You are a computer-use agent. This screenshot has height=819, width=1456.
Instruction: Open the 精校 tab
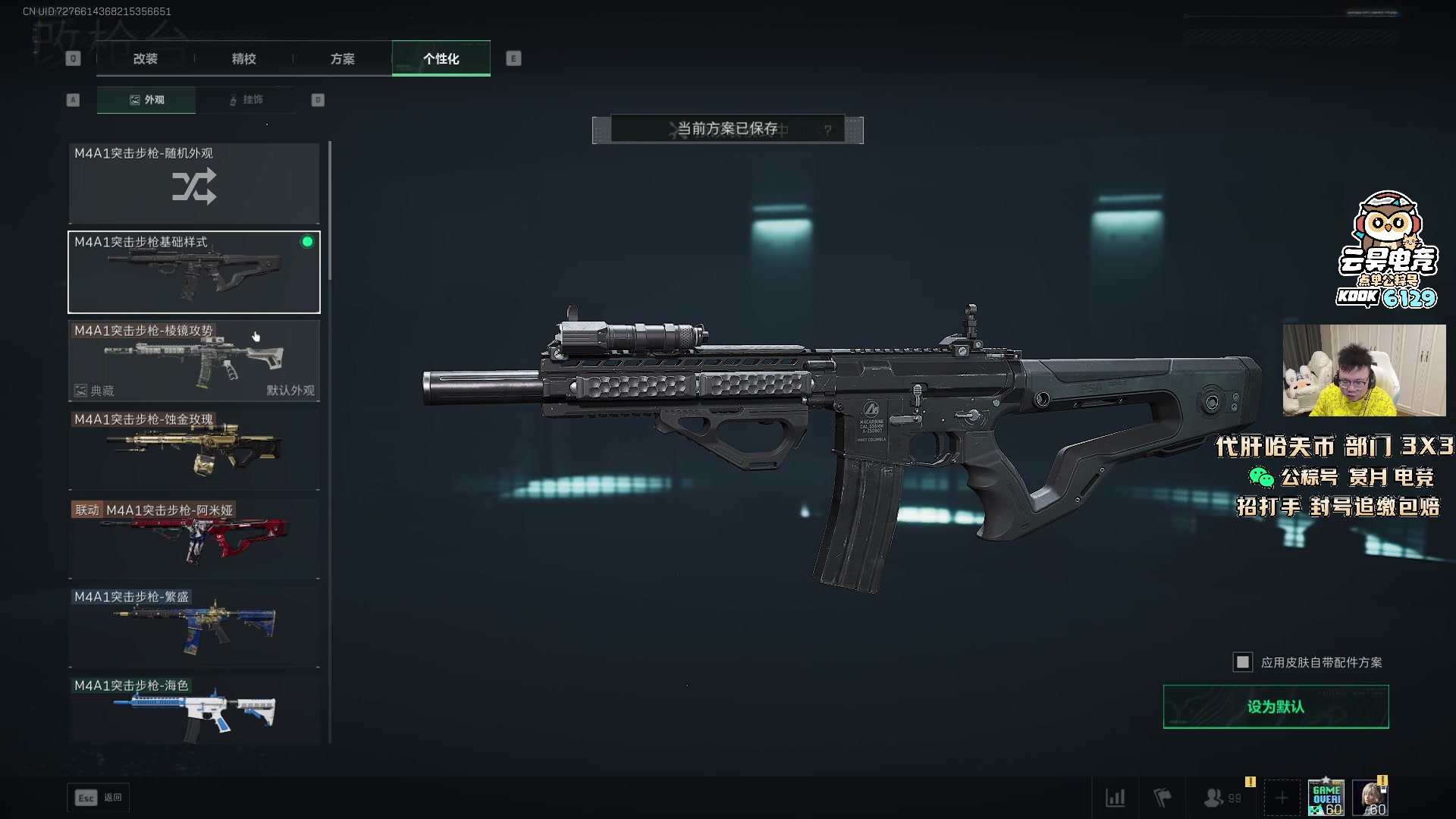coord(243,58)
